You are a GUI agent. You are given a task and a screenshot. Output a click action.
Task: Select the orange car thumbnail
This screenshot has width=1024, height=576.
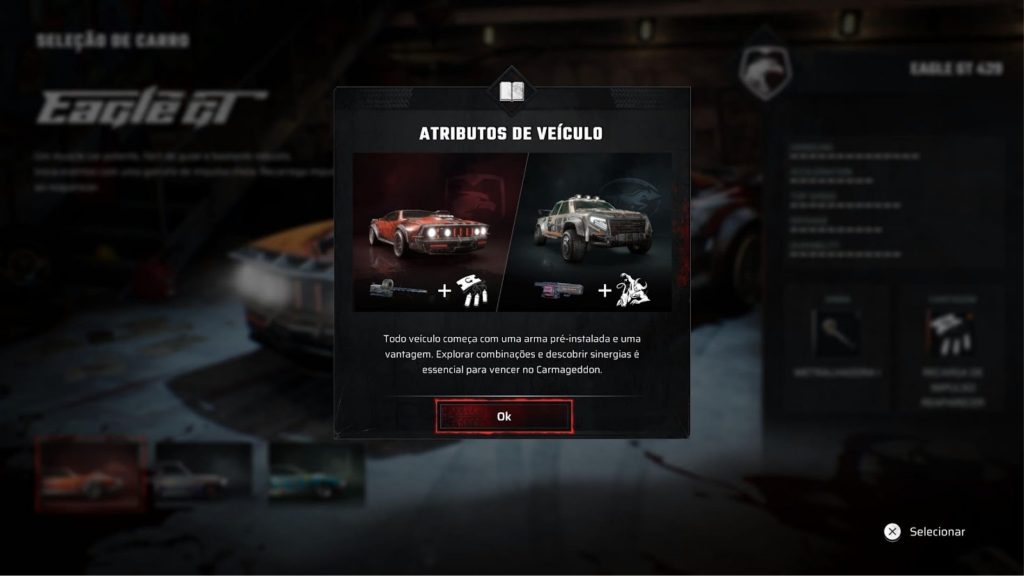click(x=90, y=473)
